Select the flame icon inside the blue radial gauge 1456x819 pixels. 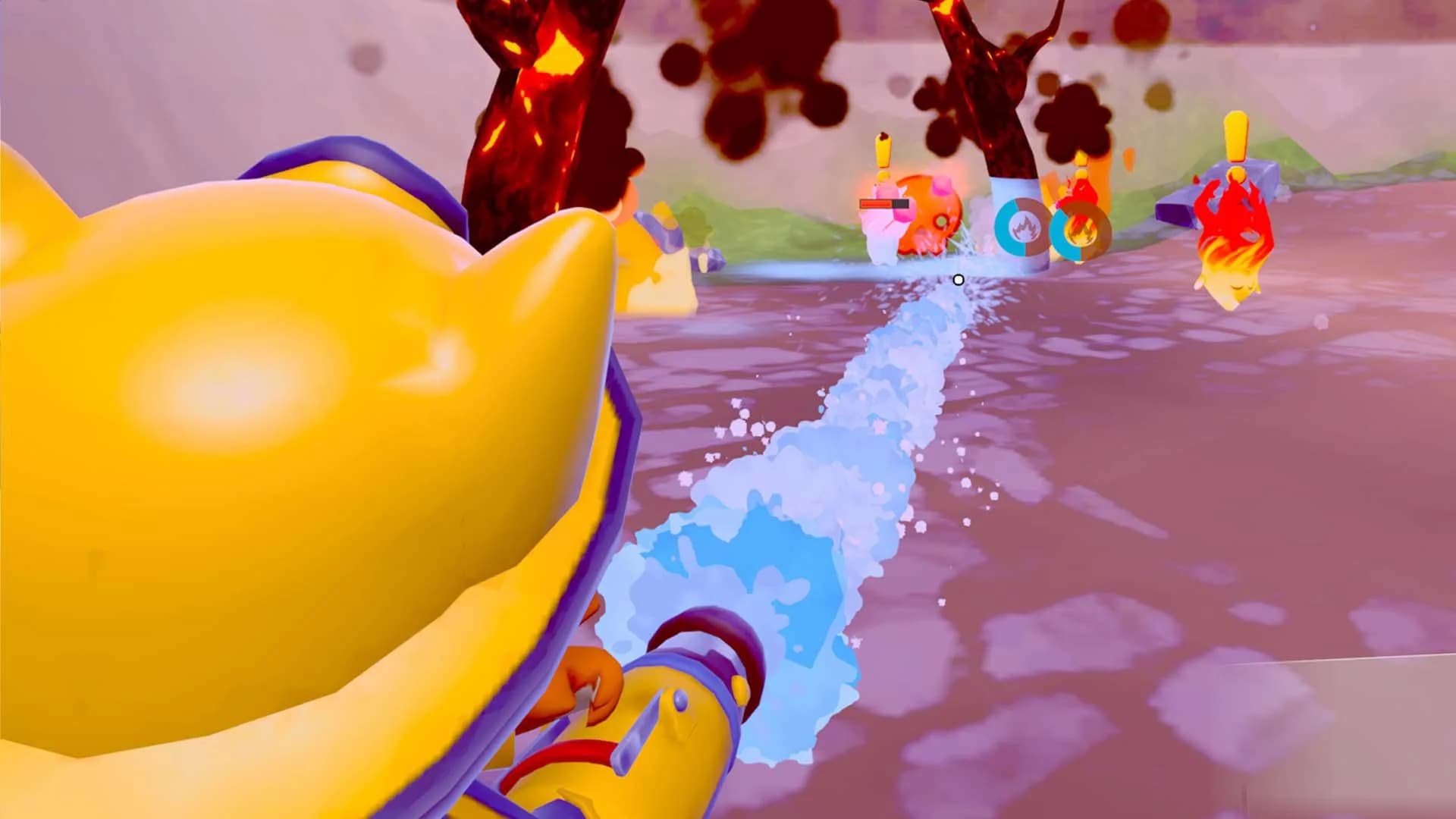pos(1025,227)
